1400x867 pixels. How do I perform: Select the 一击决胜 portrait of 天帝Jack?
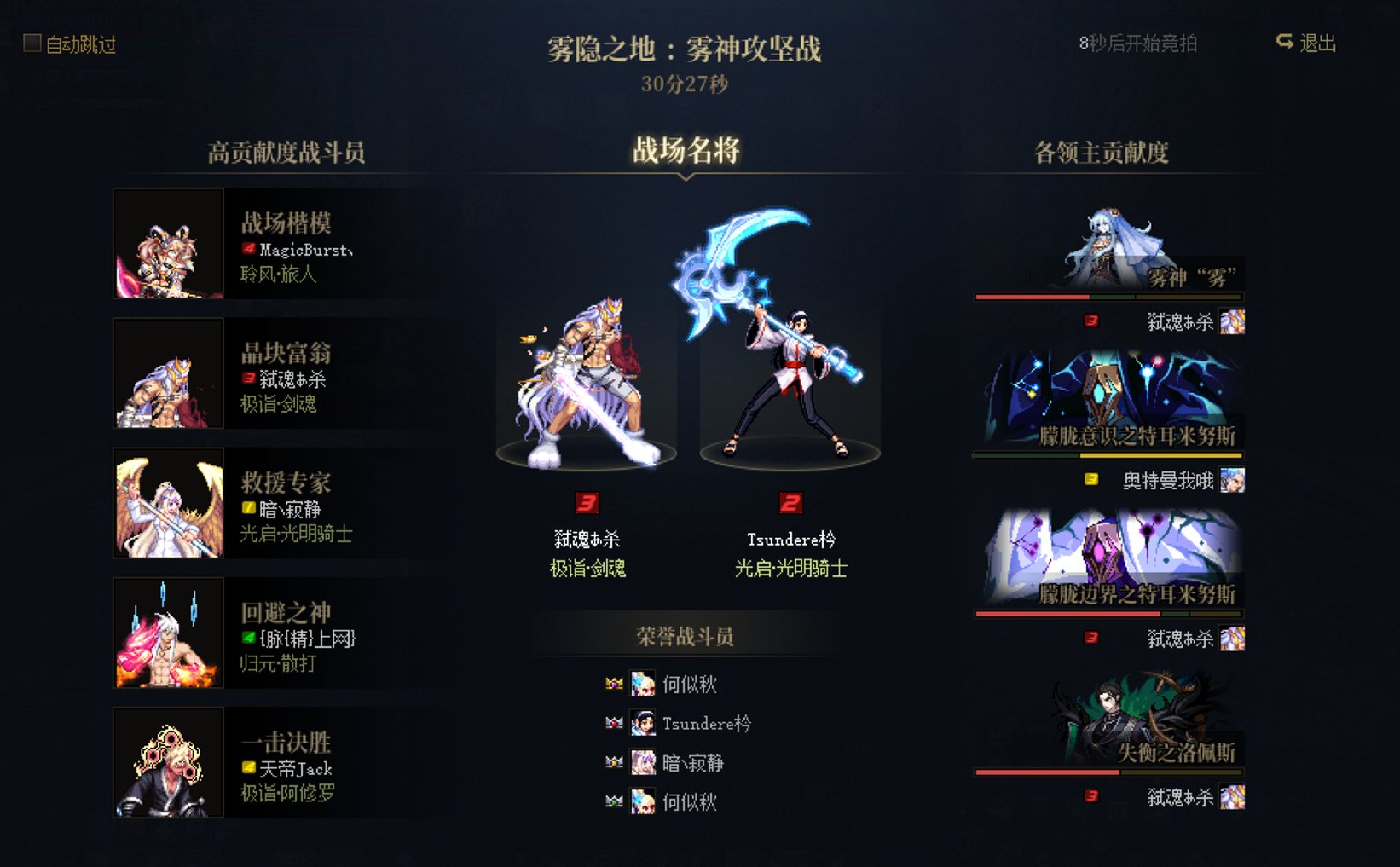(168, 763)
